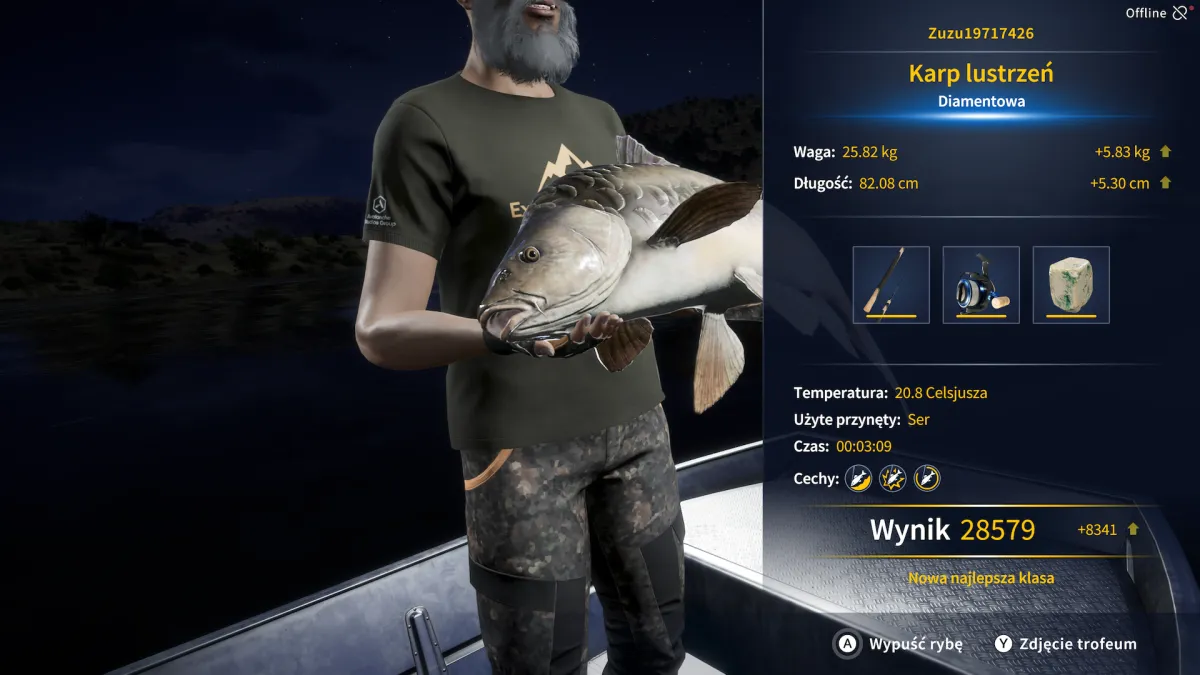Select the spinning reel equipment slot
Image resolution: width=1200 pixels, height=675 pixels.
pyautogui.click(x=981, y=285)
